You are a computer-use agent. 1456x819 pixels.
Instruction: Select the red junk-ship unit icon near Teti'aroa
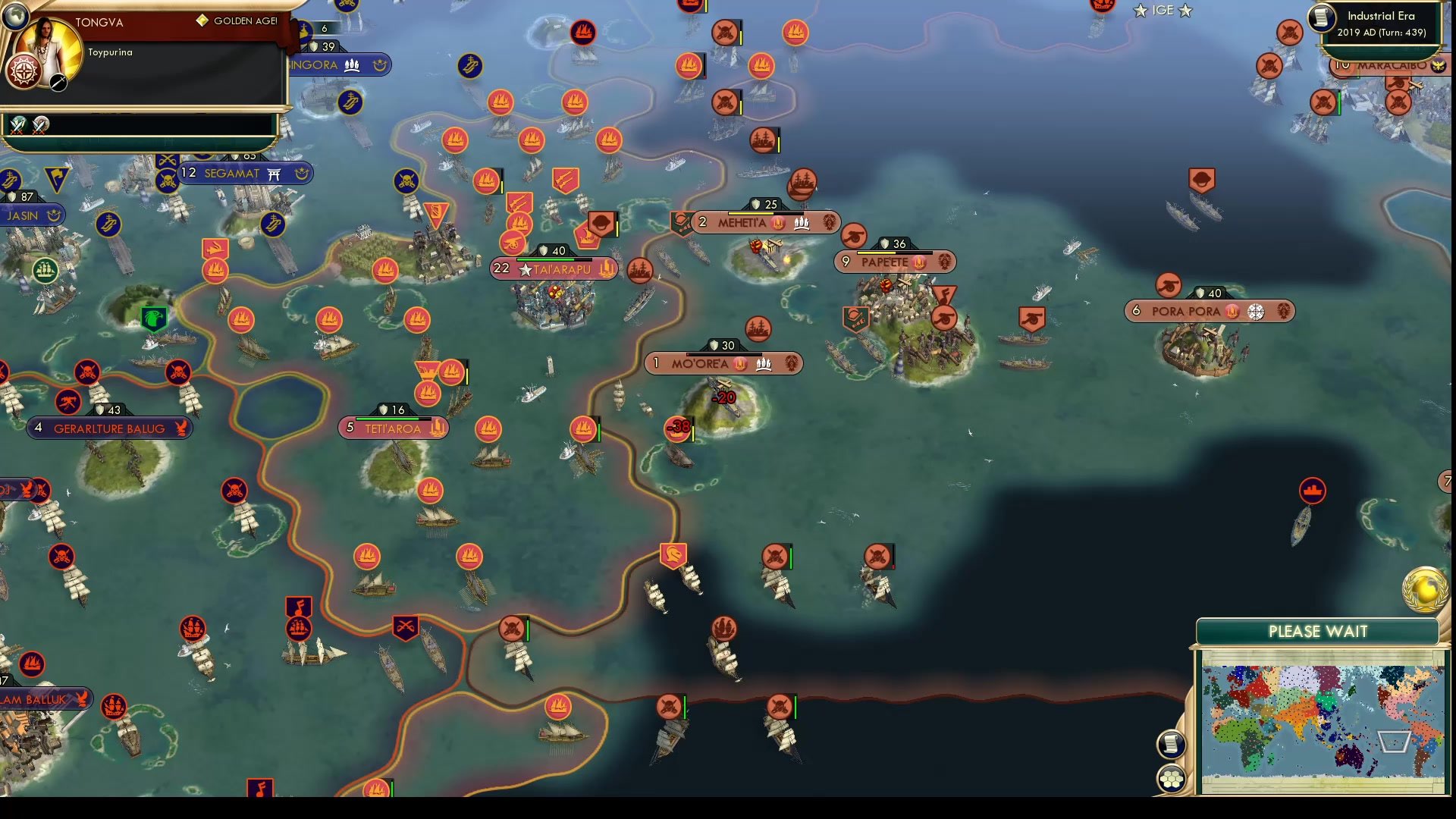pos(428,394)
